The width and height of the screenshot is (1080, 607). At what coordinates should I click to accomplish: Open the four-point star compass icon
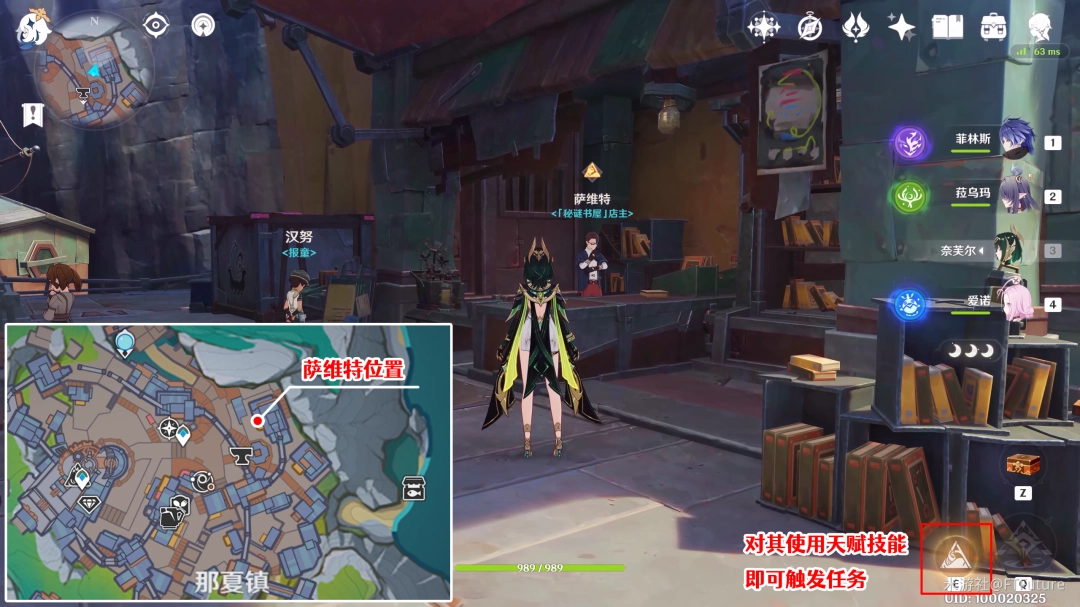(x=764, y=27)
